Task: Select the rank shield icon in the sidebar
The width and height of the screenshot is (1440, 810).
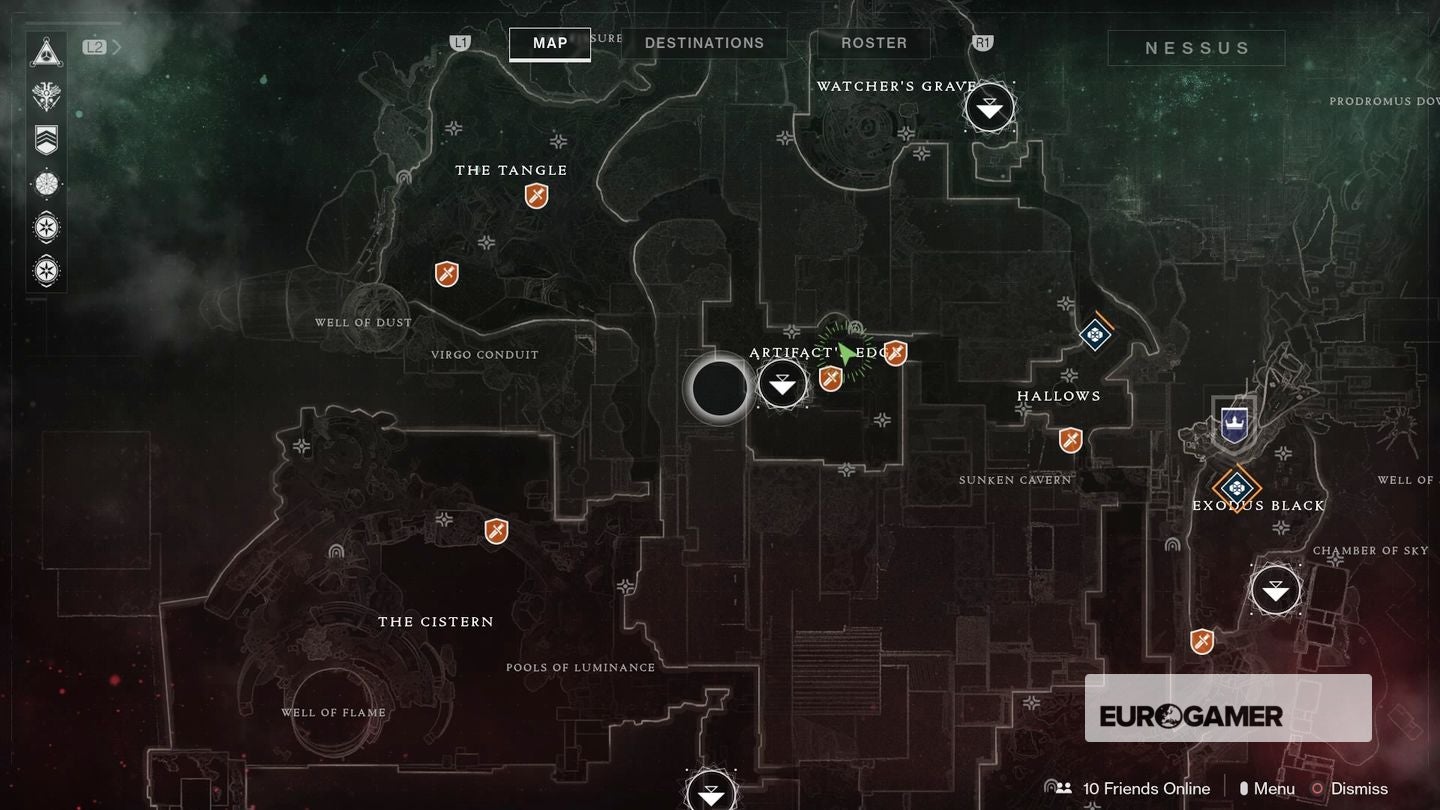Action: point(46,140)
